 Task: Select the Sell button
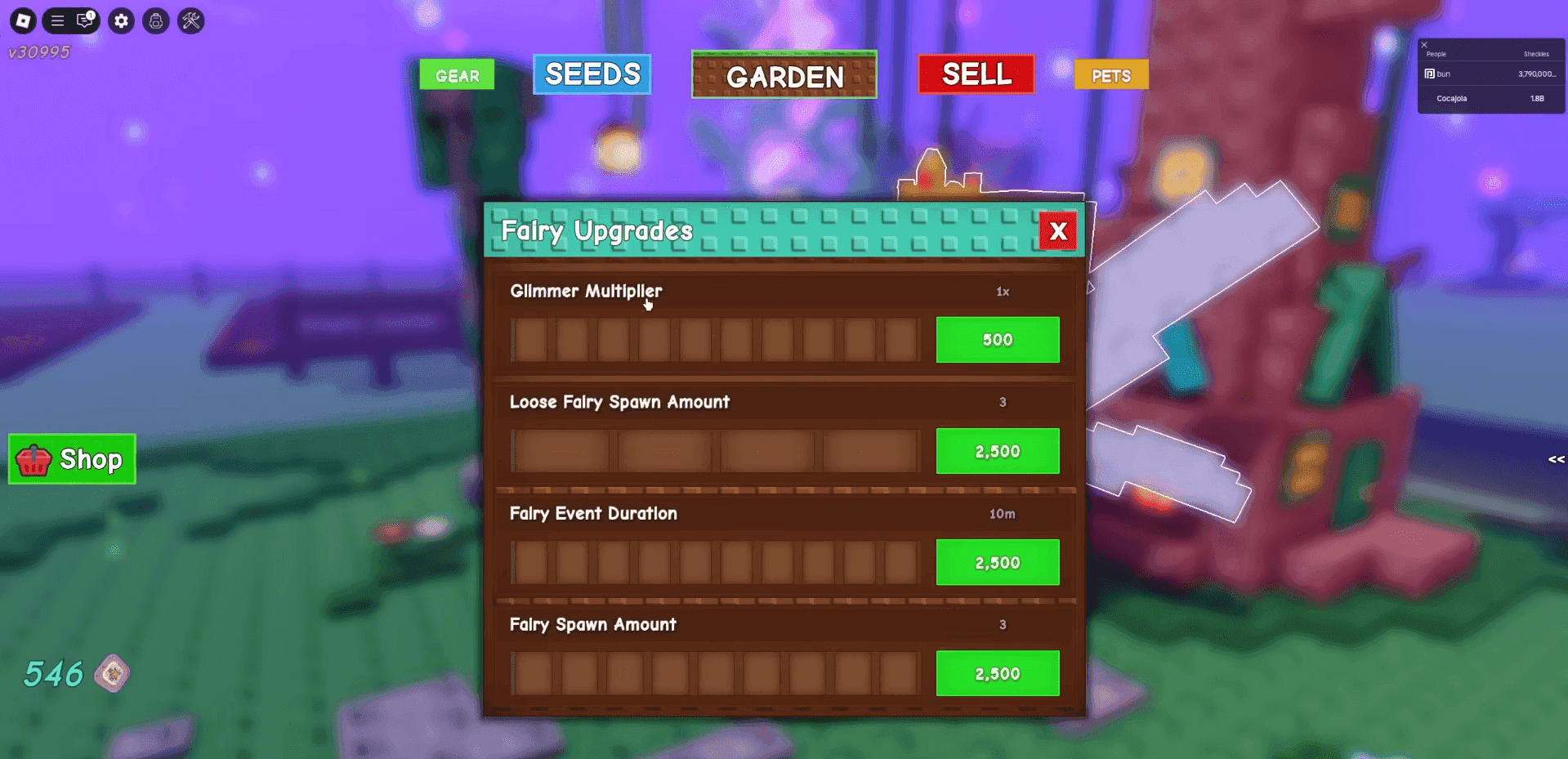point(976,74)
